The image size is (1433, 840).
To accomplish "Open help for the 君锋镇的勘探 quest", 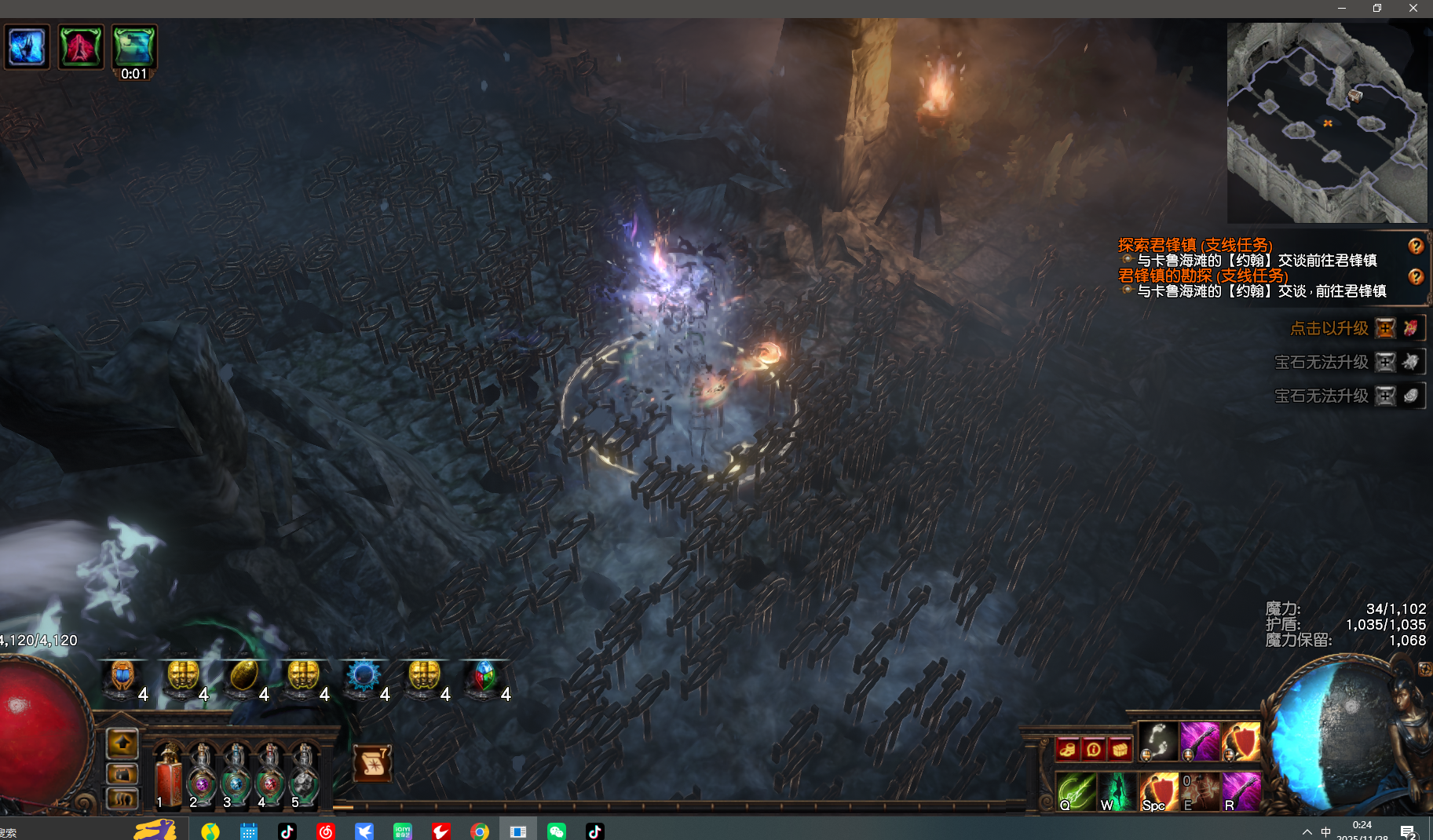I will coord(1416,276).
